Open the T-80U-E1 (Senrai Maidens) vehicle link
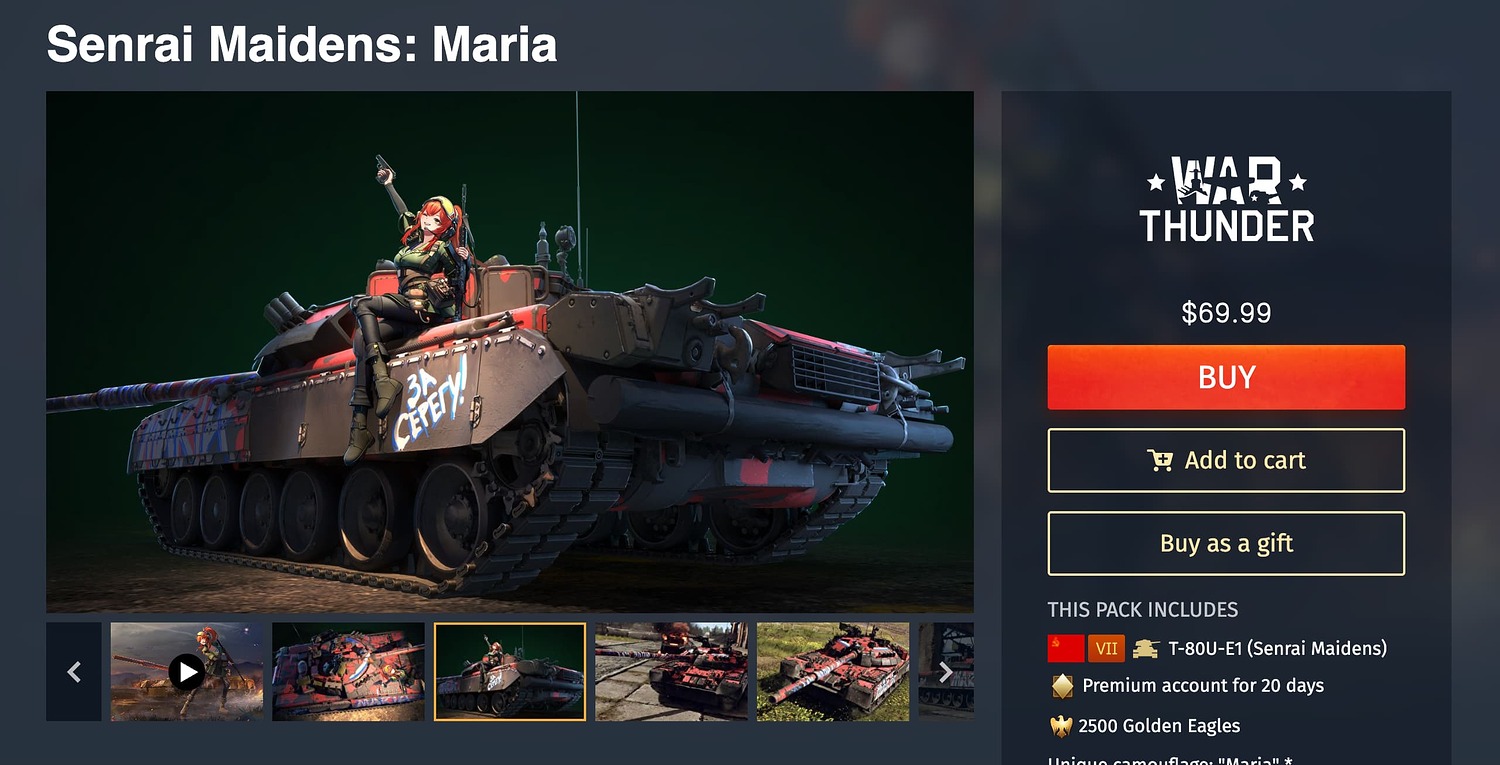The height and width of the screenshot is (765, 1500). click(1280, 648)
